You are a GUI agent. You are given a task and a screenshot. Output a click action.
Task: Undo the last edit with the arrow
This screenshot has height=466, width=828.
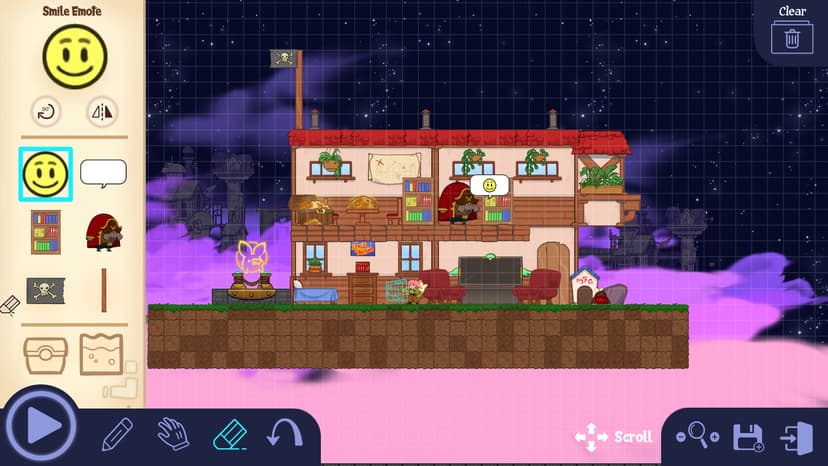(284, 434)
